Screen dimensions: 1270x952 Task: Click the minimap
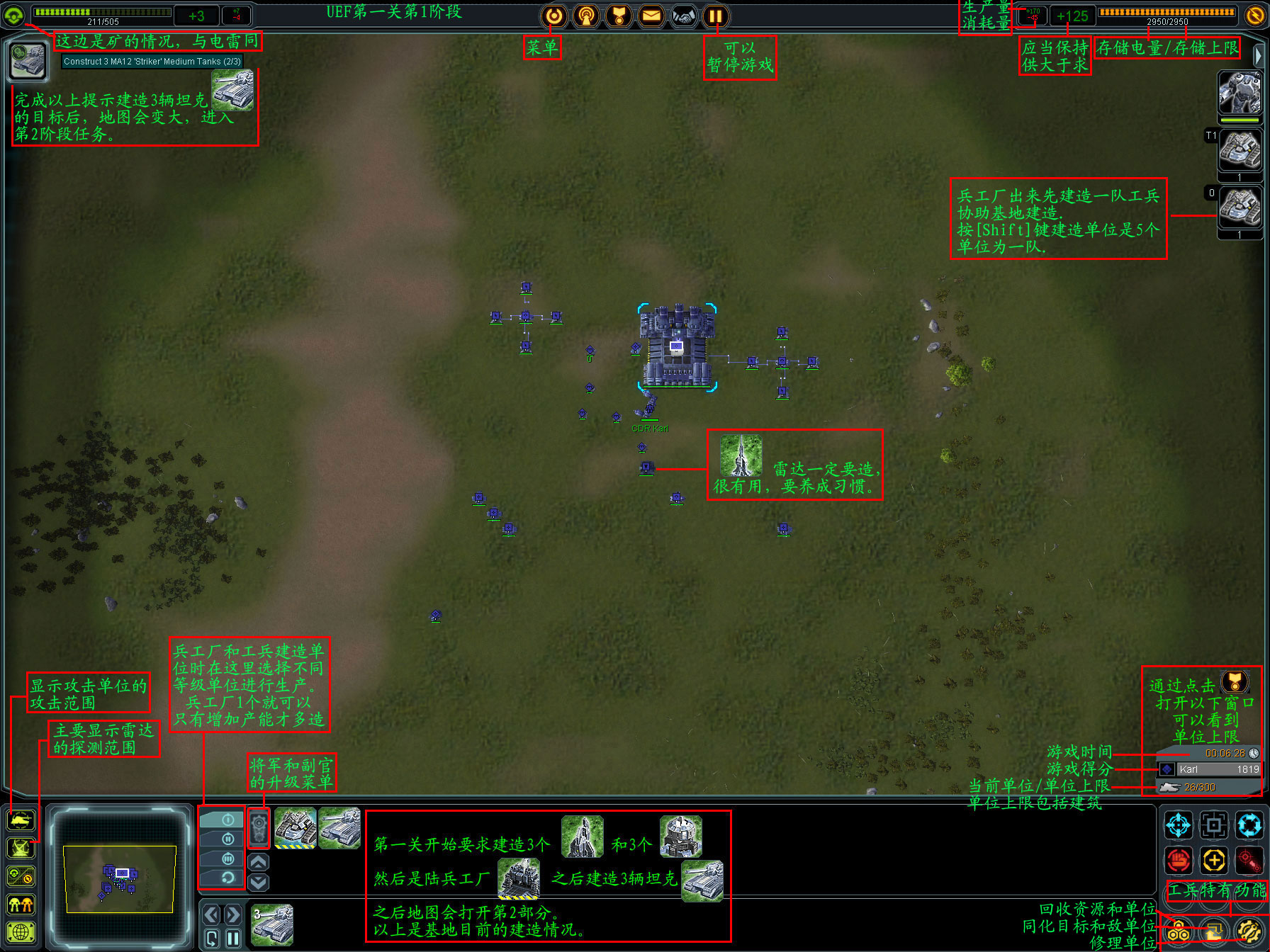click(x=120, y=878)
